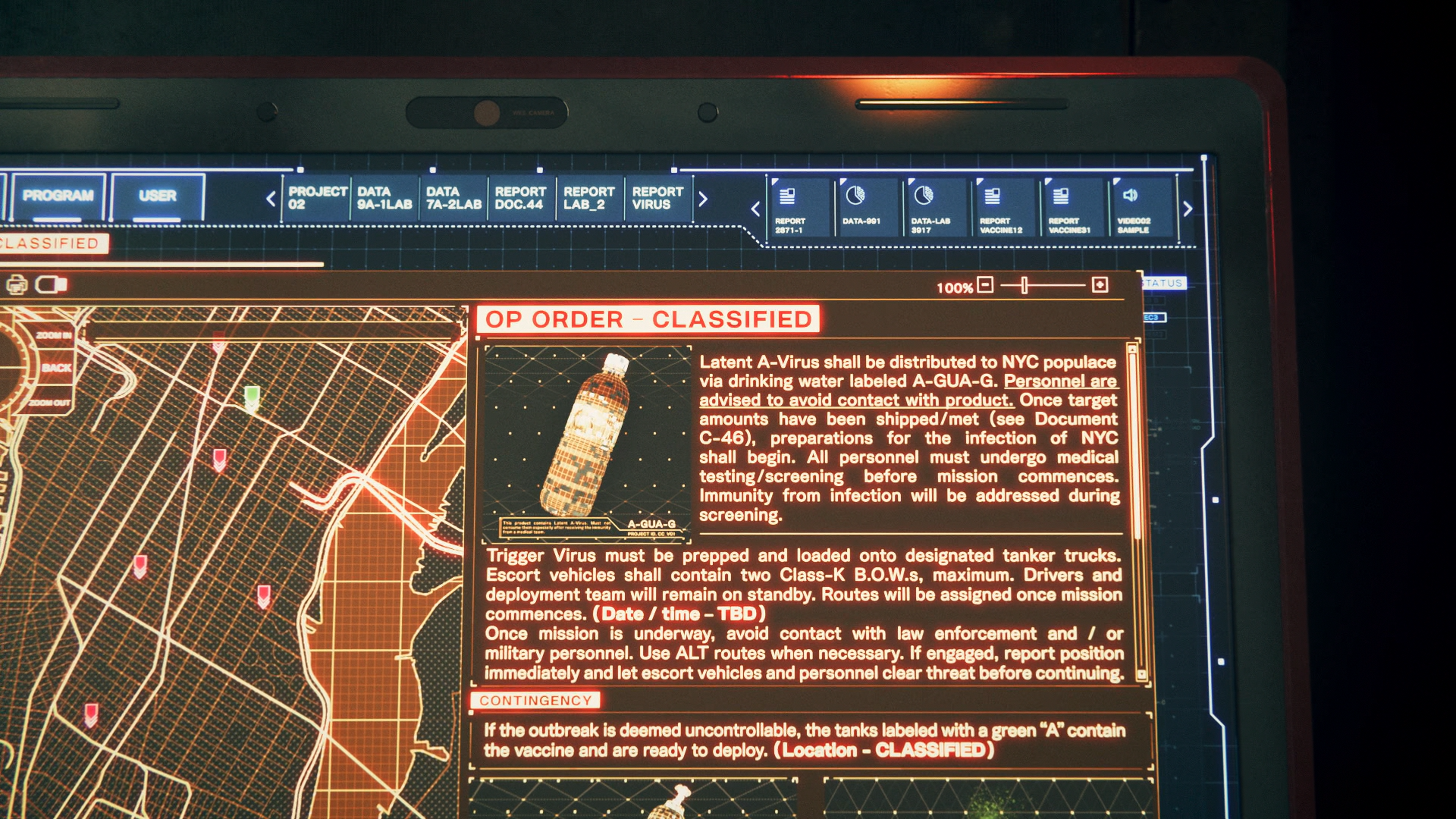Click the zoom minus box beside 100%
1456x819 pixels.
click(x=985, y=285)
